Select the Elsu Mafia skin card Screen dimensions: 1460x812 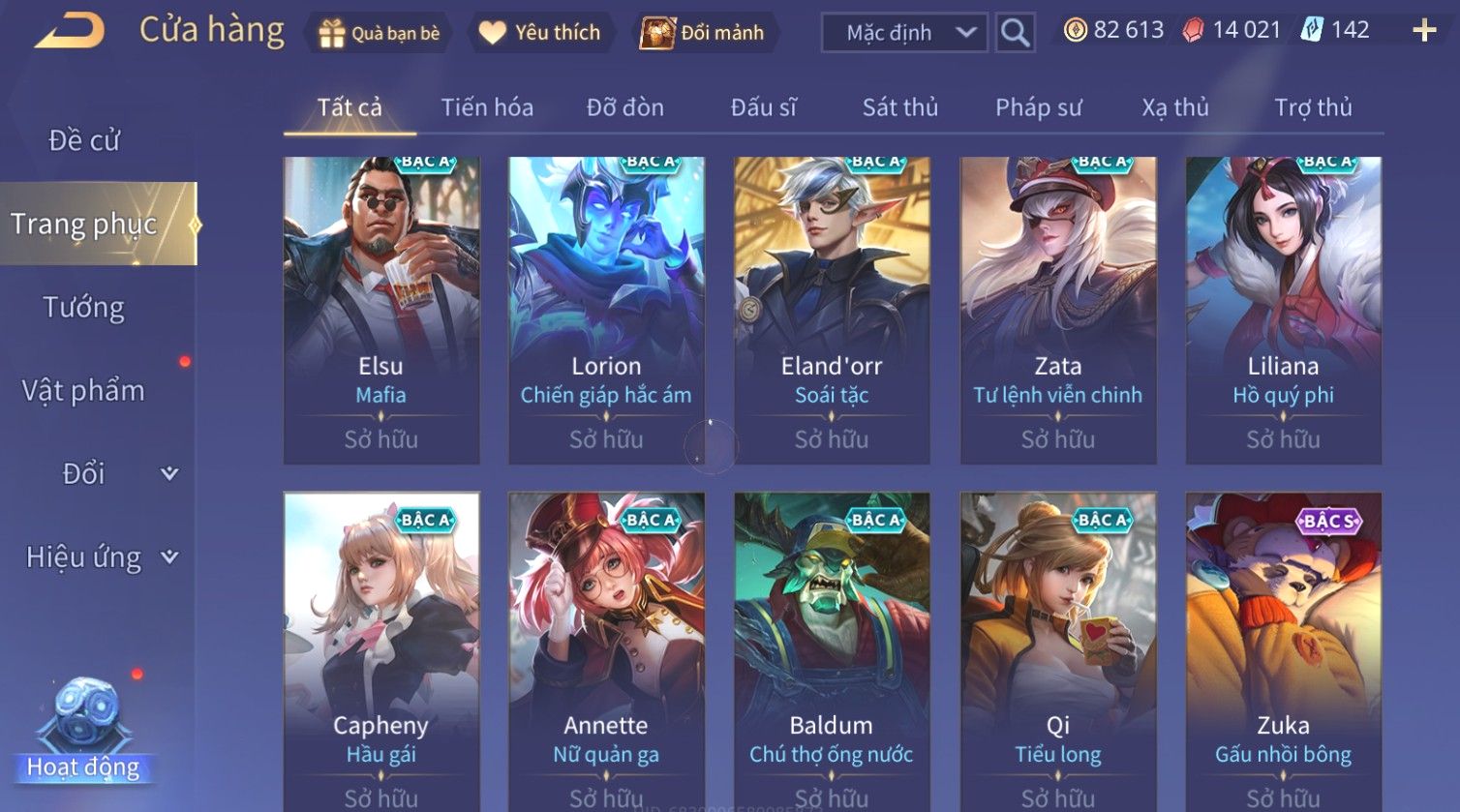click(380, 310)
